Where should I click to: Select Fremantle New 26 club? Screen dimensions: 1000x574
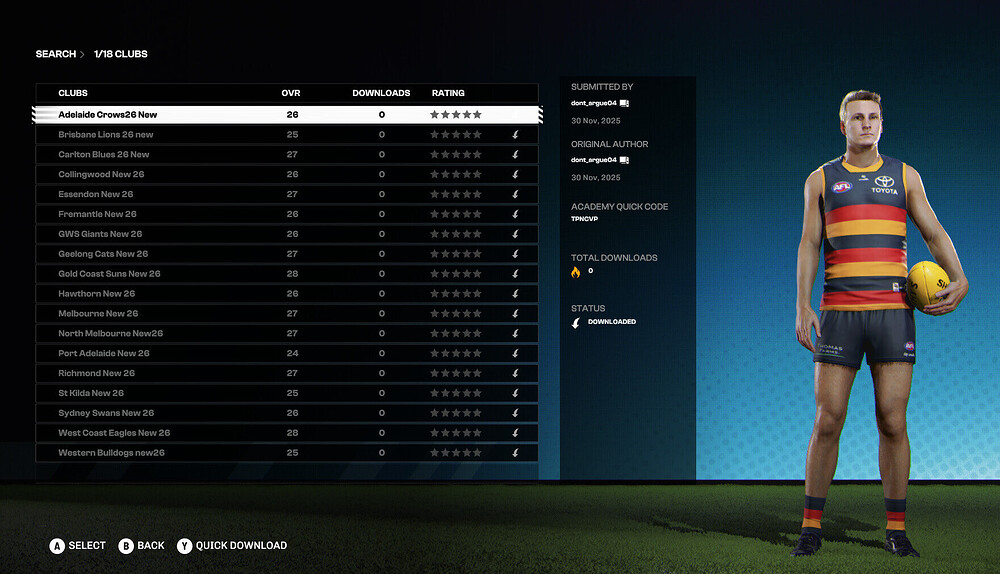tap(97, 214)
